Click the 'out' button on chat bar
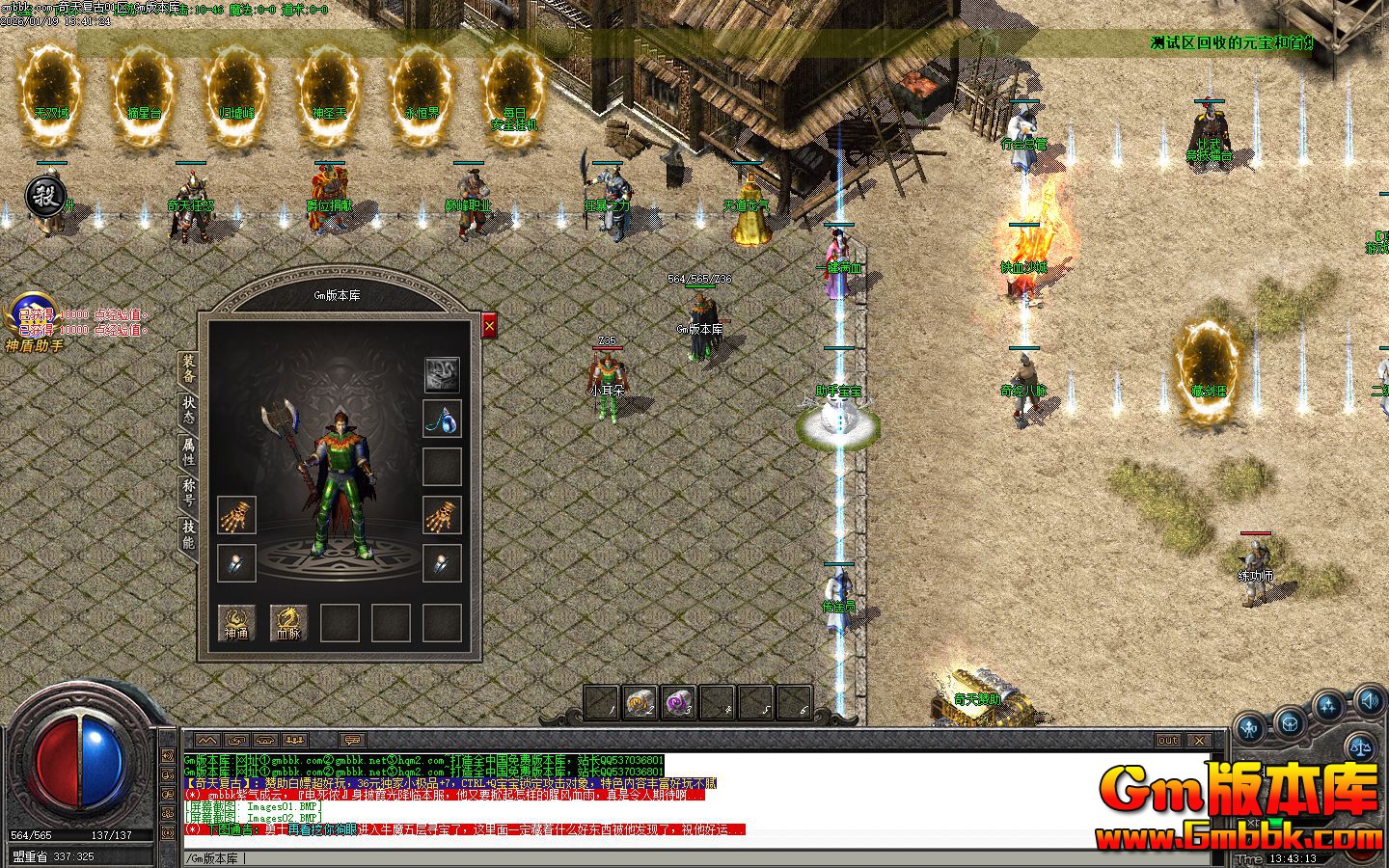Viewport: 1389px width, 868px height. pyautogui.click(x=1167, y=741)
